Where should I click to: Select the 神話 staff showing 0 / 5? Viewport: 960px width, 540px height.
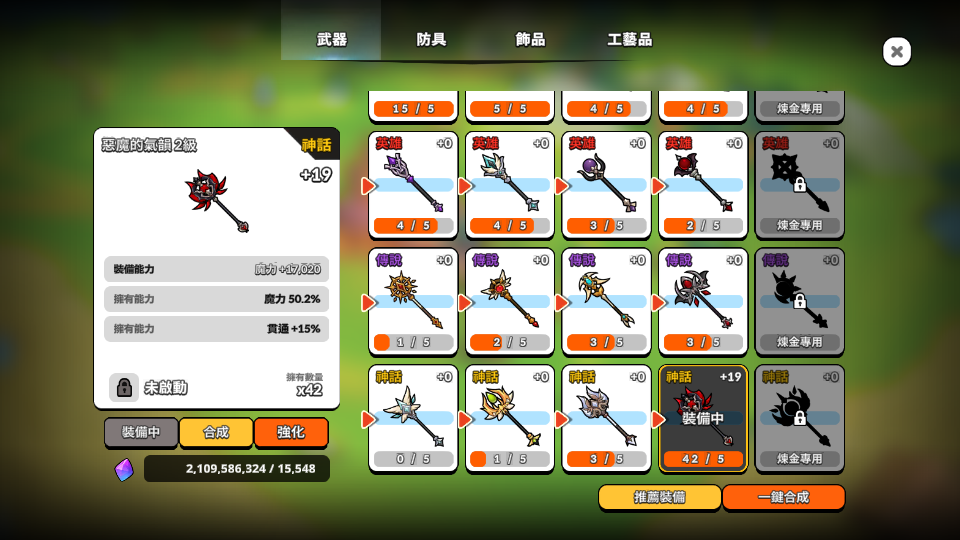[x=413, y=418]
